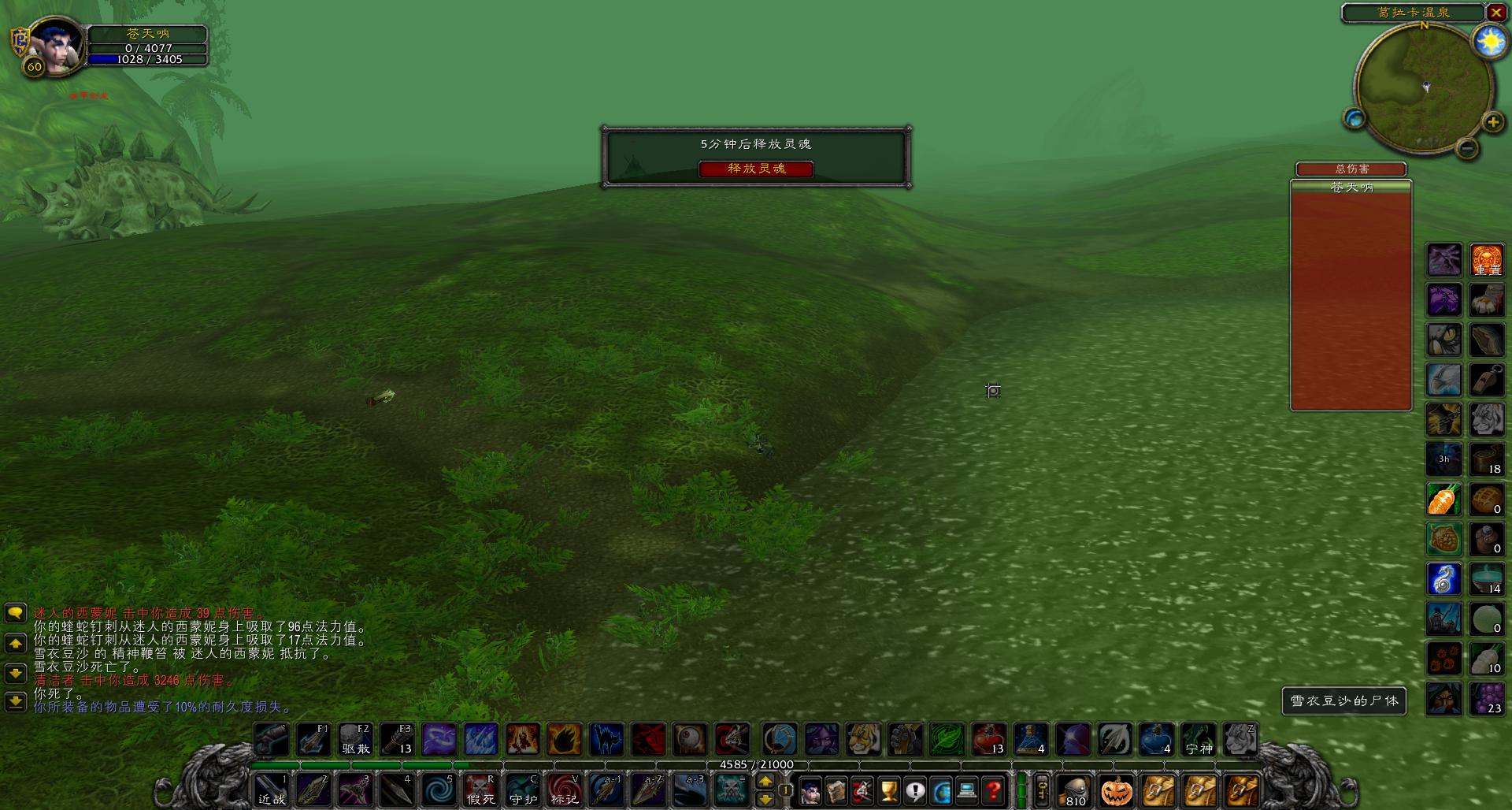Click the ammo pouch showing 810
The image size is (1512, 810).
coord(1075,791)
